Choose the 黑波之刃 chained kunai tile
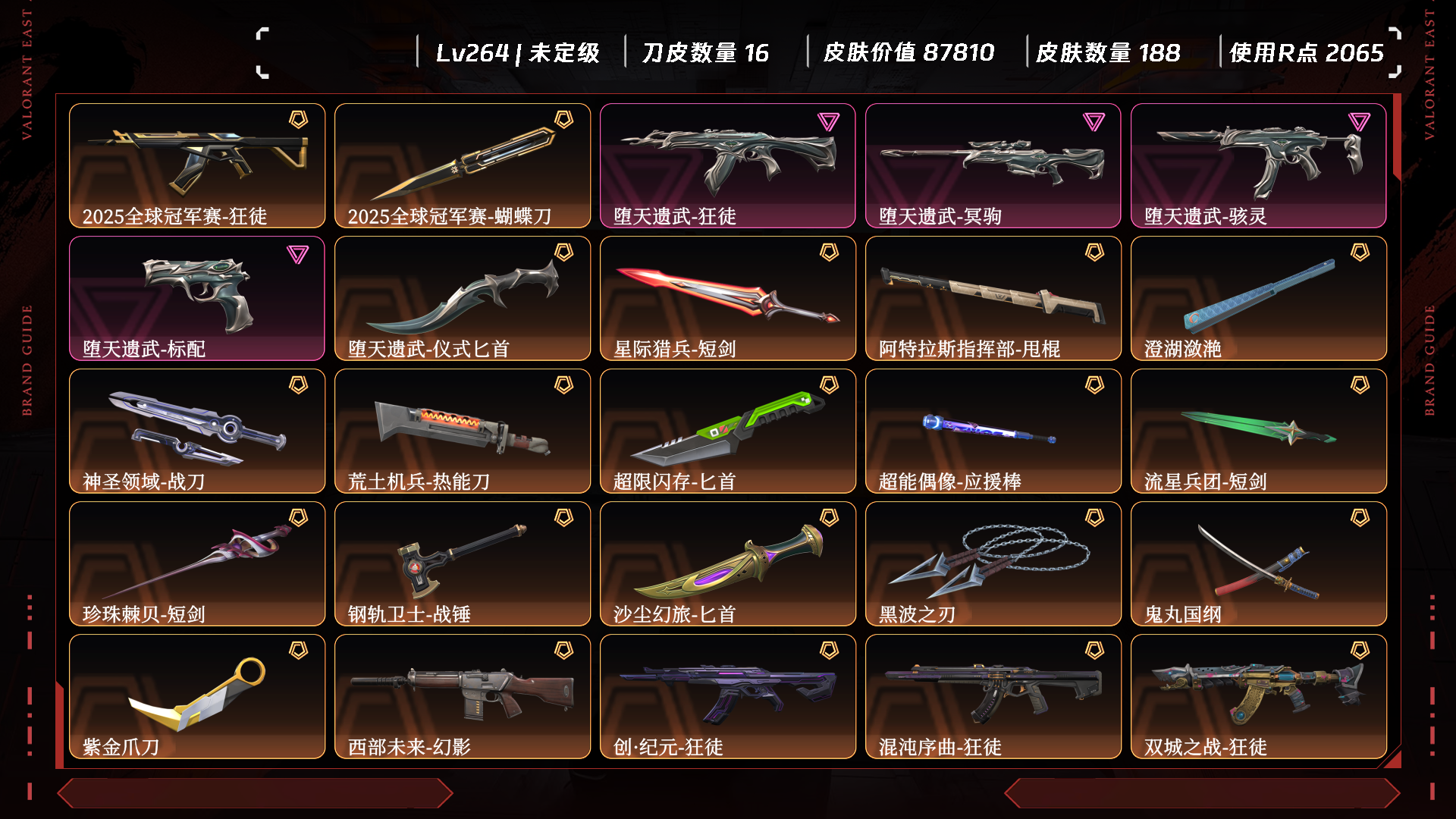The width and height of the screenshot is (1456, 819). [993, 563]
